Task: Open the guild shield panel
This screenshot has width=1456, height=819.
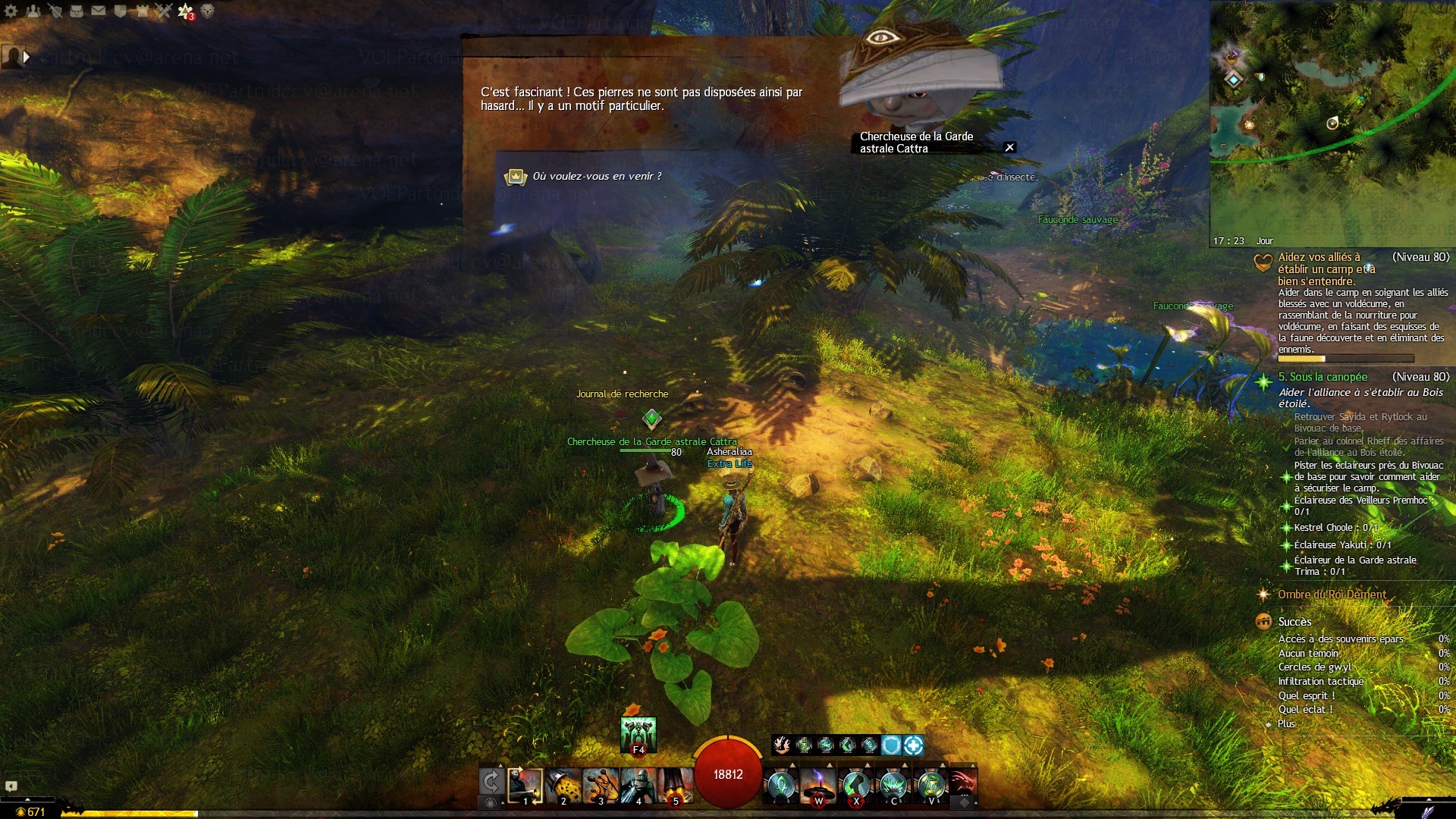Action: (x=120, y=11)
